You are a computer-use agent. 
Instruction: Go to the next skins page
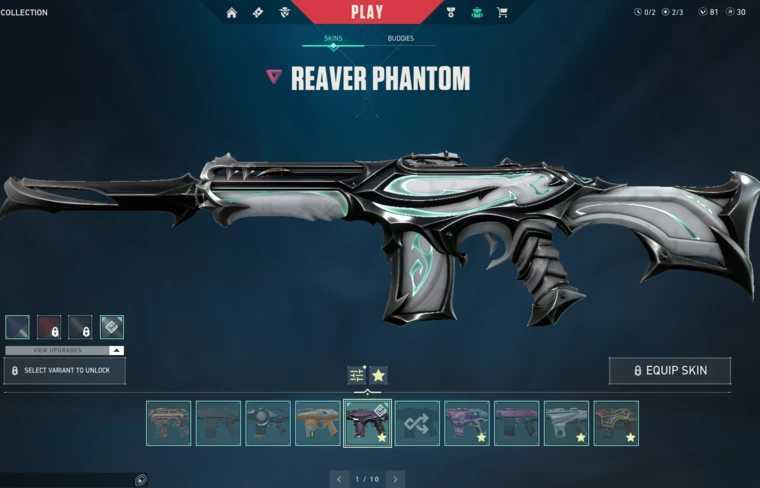coord(396,480)
